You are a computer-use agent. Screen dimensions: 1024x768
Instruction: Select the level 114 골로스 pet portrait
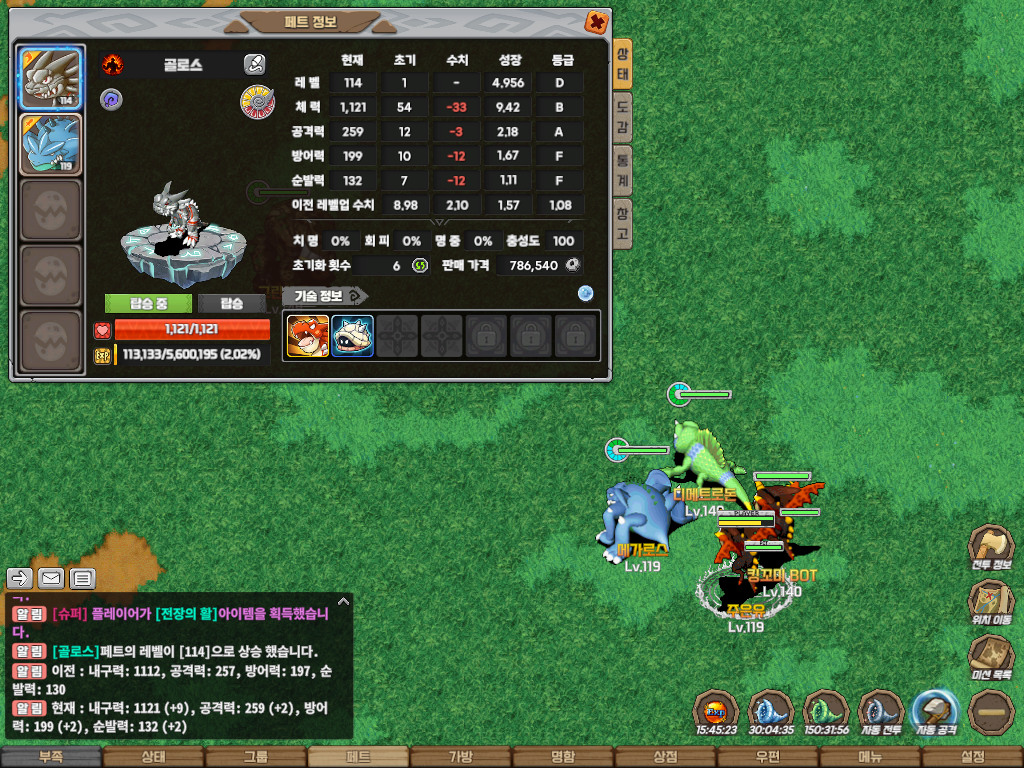coord(49,79)
